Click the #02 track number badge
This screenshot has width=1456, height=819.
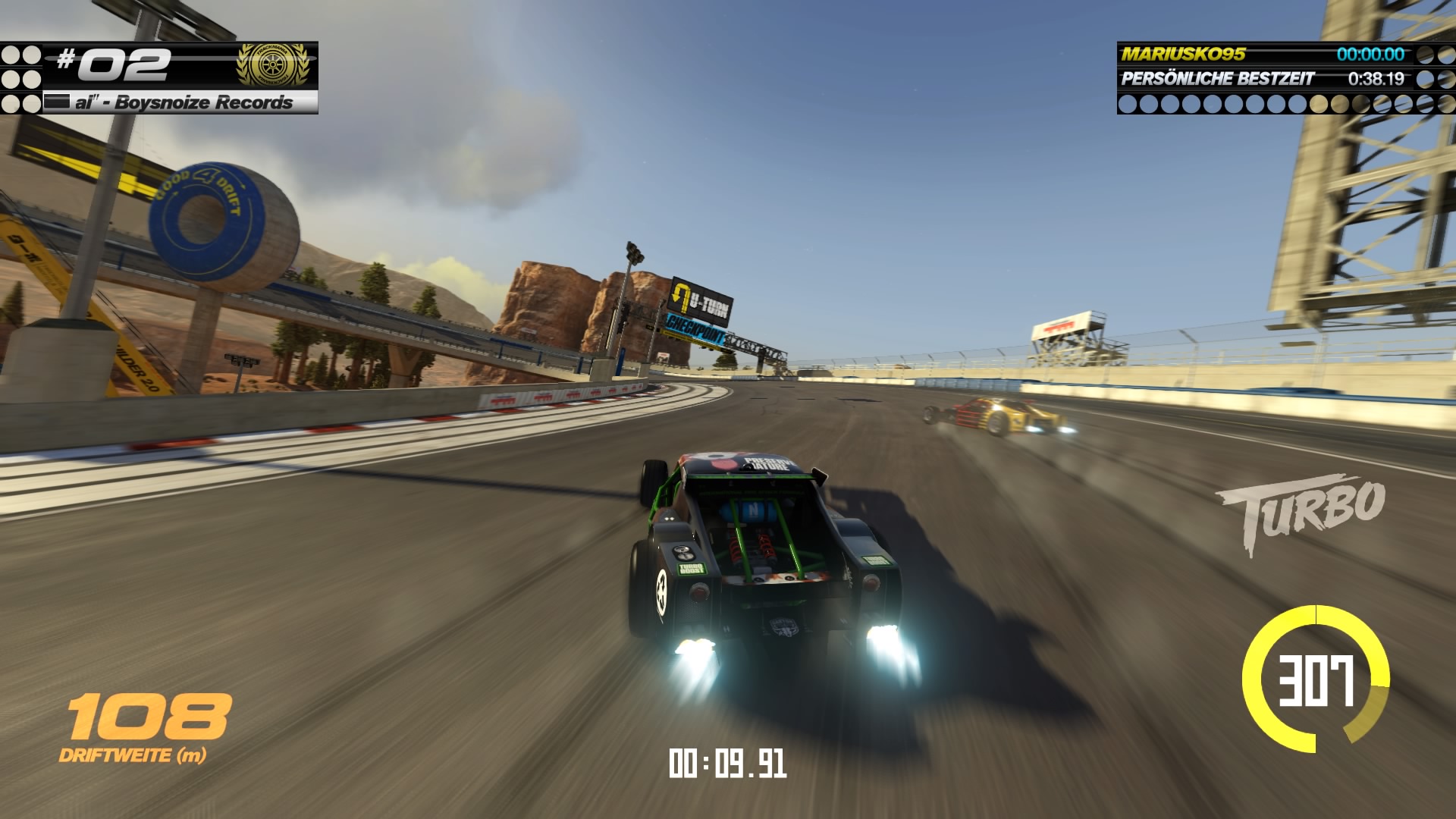pos(114,64)
